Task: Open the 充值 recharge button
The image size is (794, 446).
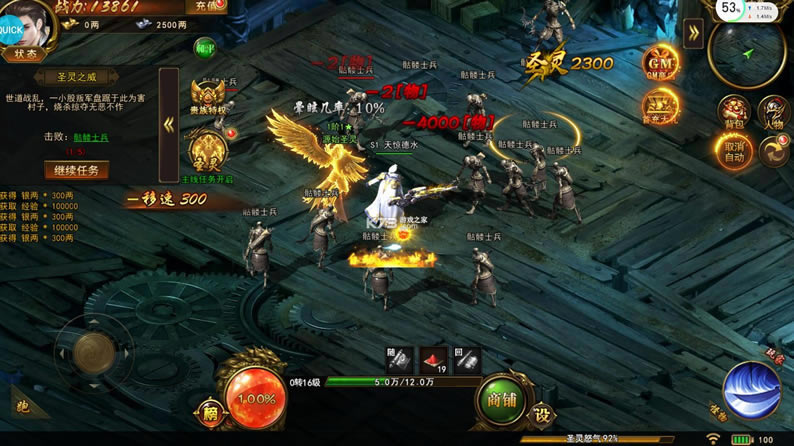Action: pos(205,6)
